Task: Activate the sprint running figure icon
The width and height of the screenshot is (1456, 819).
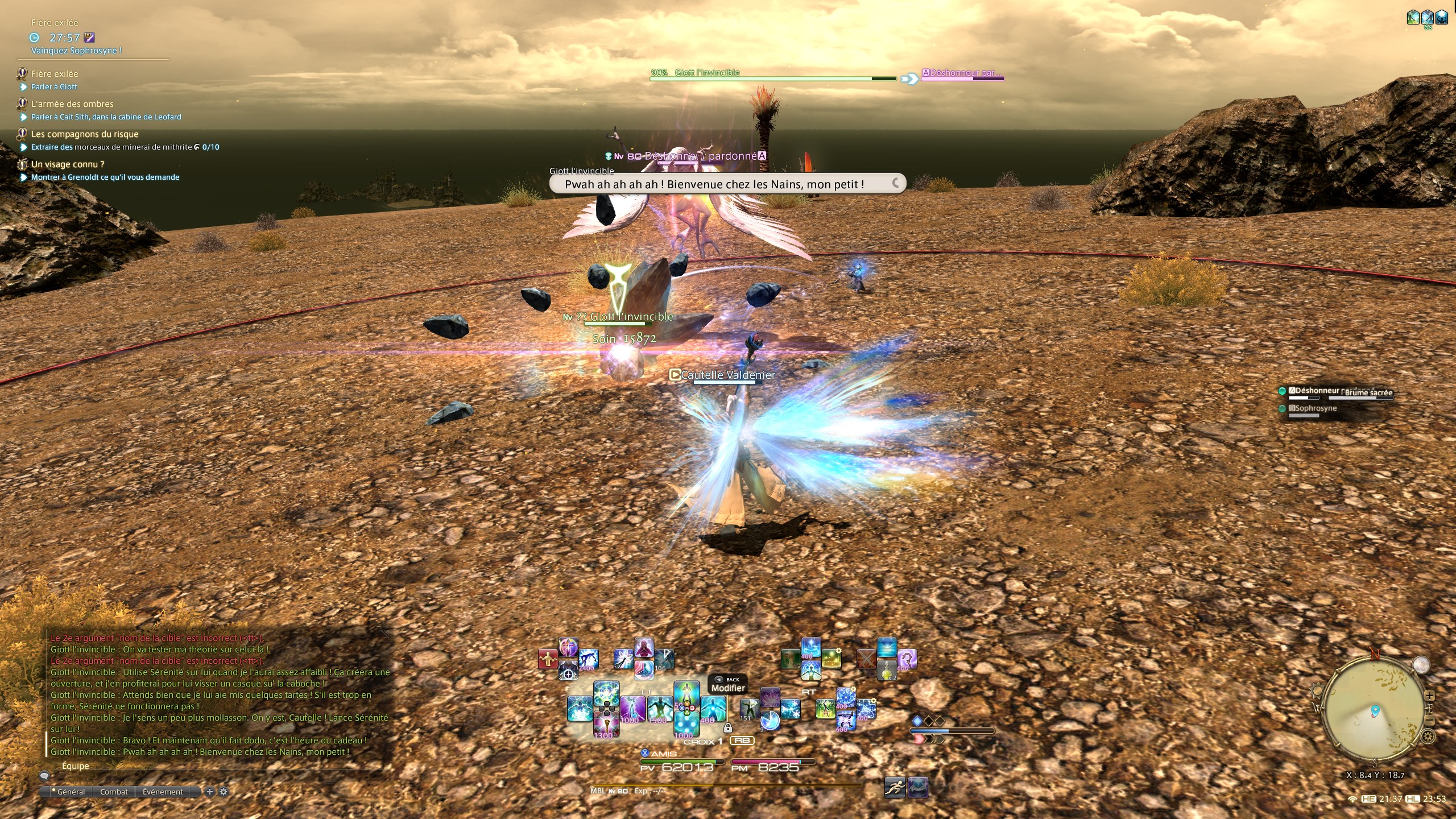Action: coord(895,788)
